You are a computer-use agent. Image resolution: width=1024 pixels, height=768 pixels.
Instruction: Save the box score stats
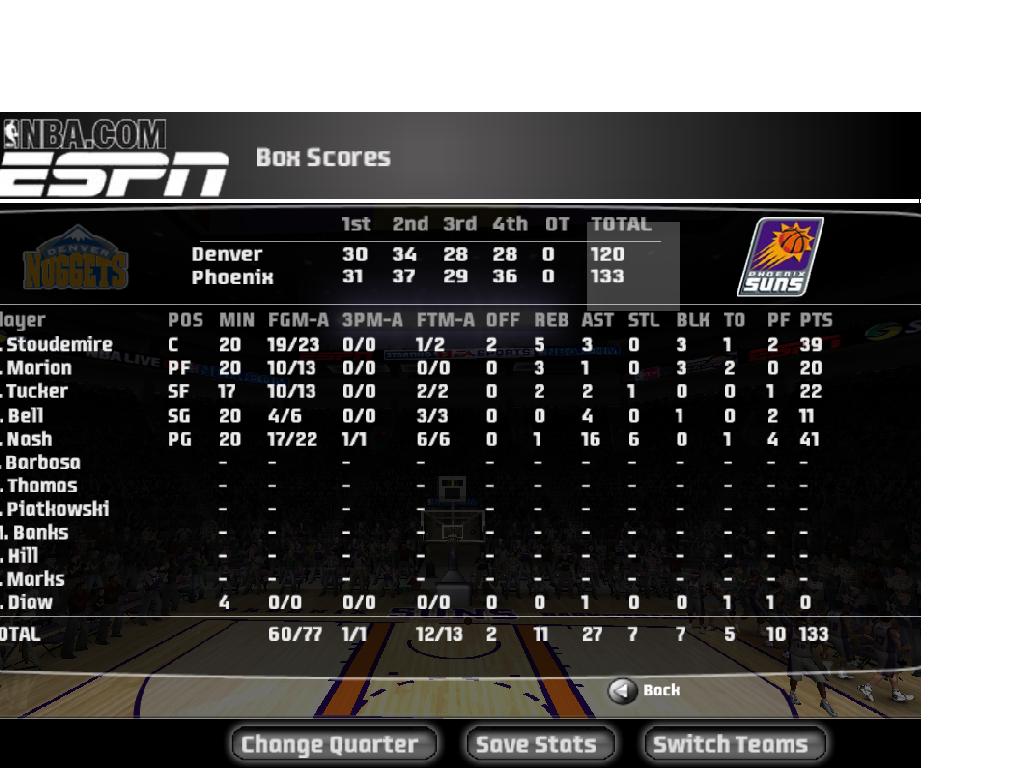pyautogui.click(x=539, y=744)
